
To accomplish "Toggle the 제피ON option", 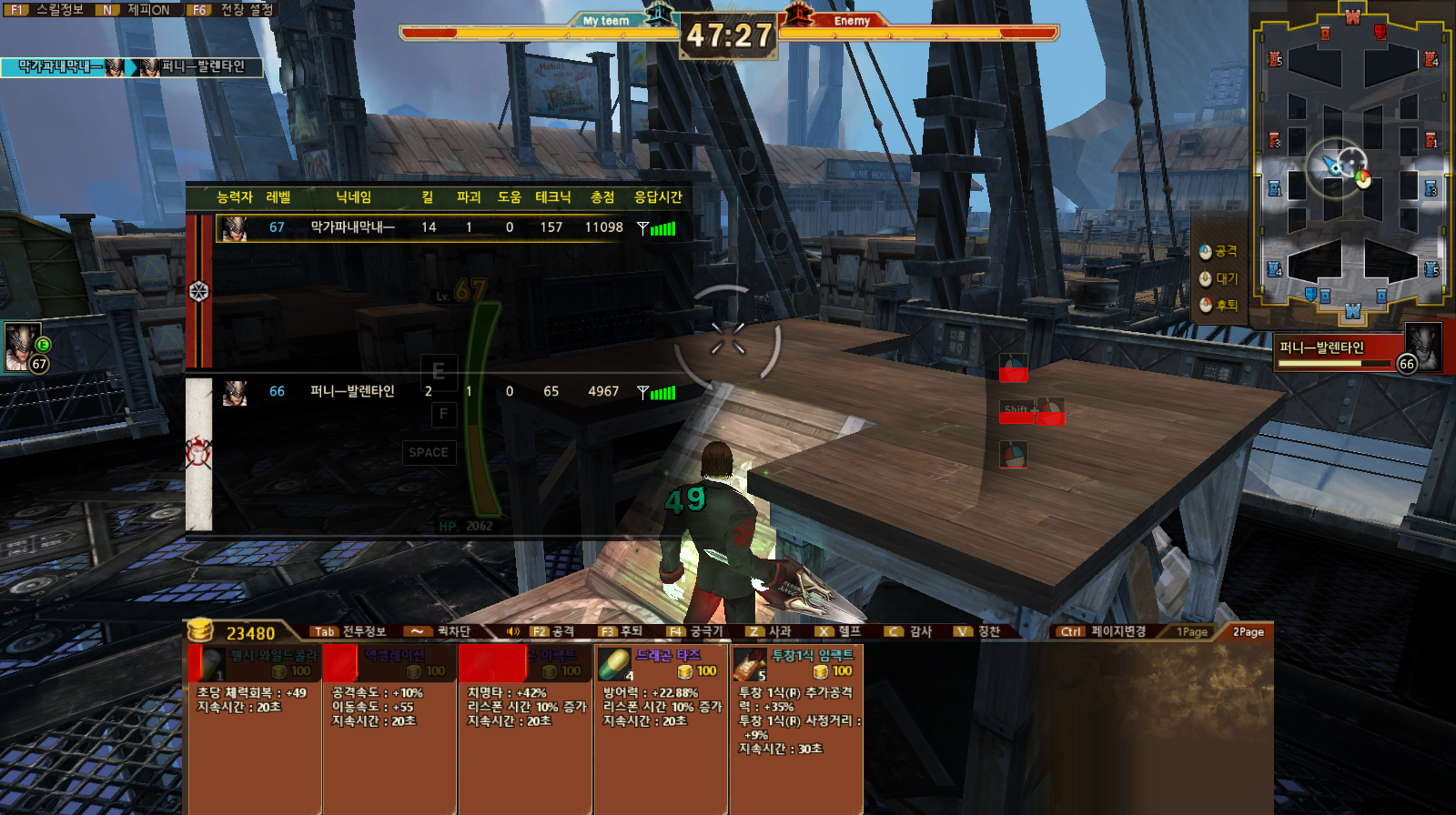I will 138,10.
